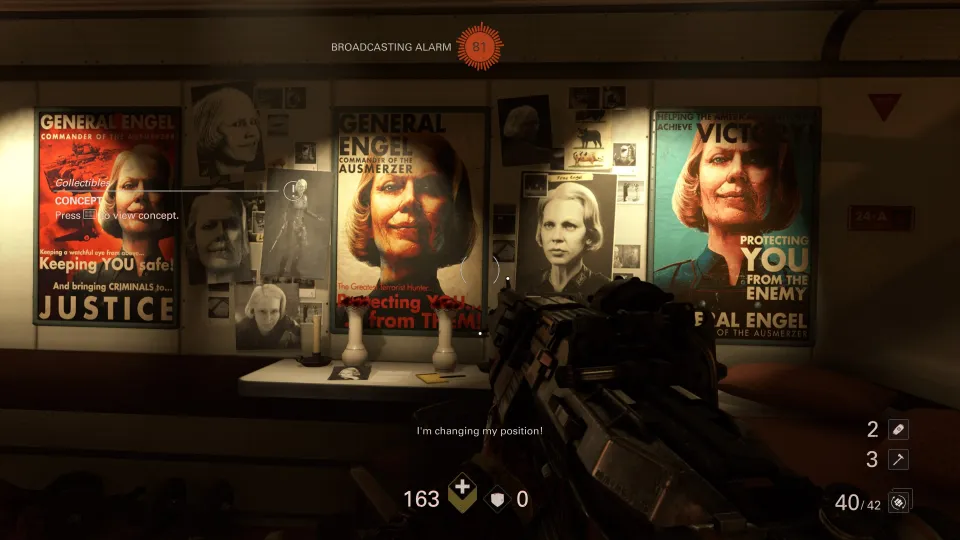960x540 pixels.
Task: Click the armor shield icon
Action: pyautogui.click(x=498, y=498)
